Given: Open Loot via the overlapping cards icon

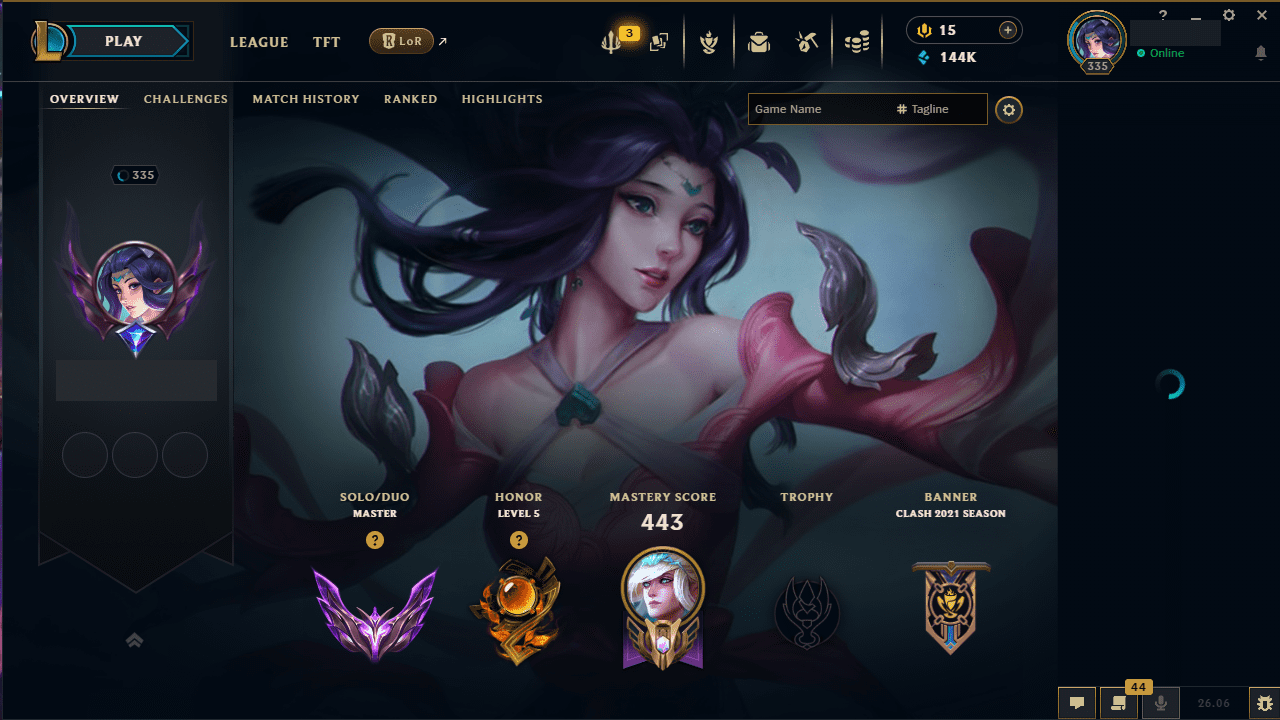Looking at the screenshot, I should tap(659, 42).
